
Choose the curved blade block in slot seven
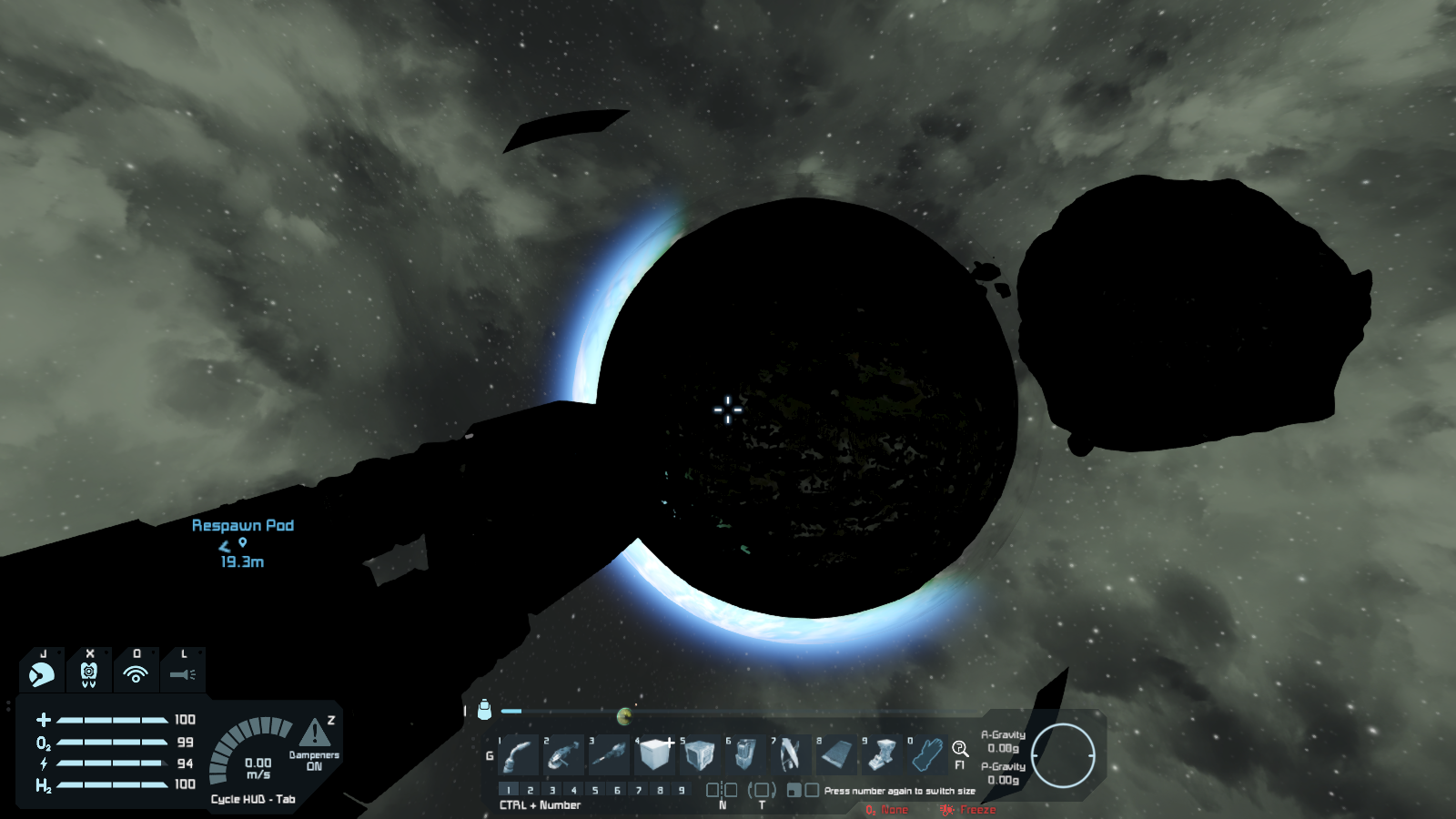[x=790, y=755]
